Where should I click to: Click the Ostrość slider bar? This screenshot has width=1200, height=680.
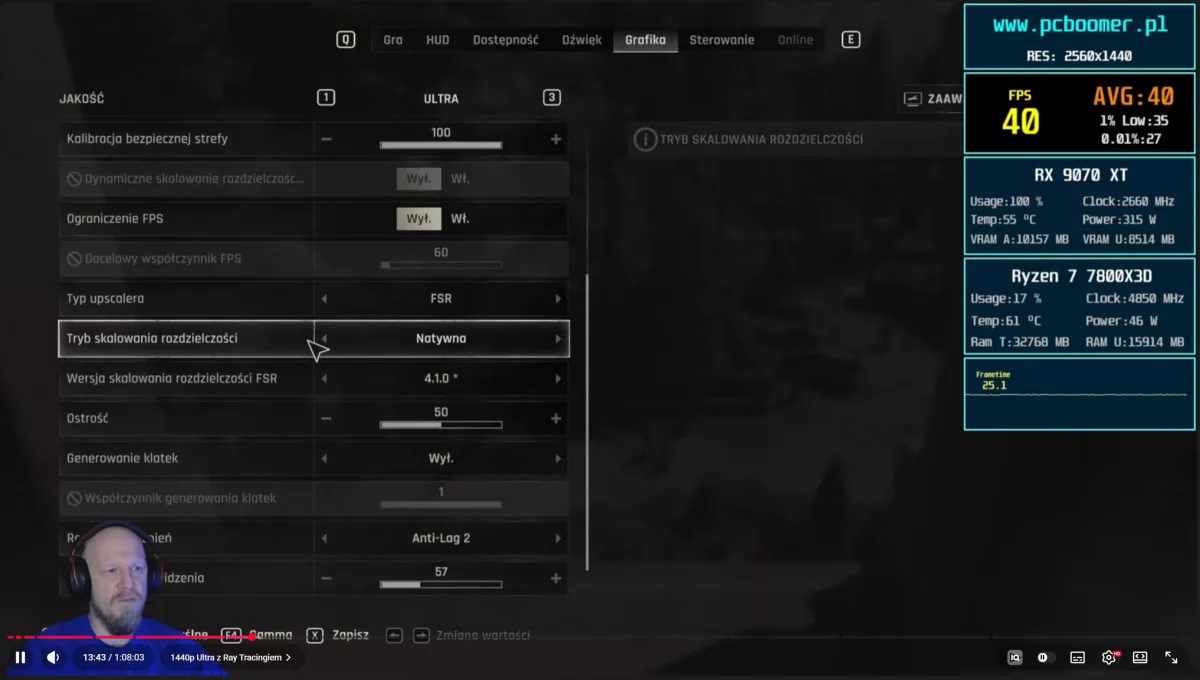(x=441, y=425)
